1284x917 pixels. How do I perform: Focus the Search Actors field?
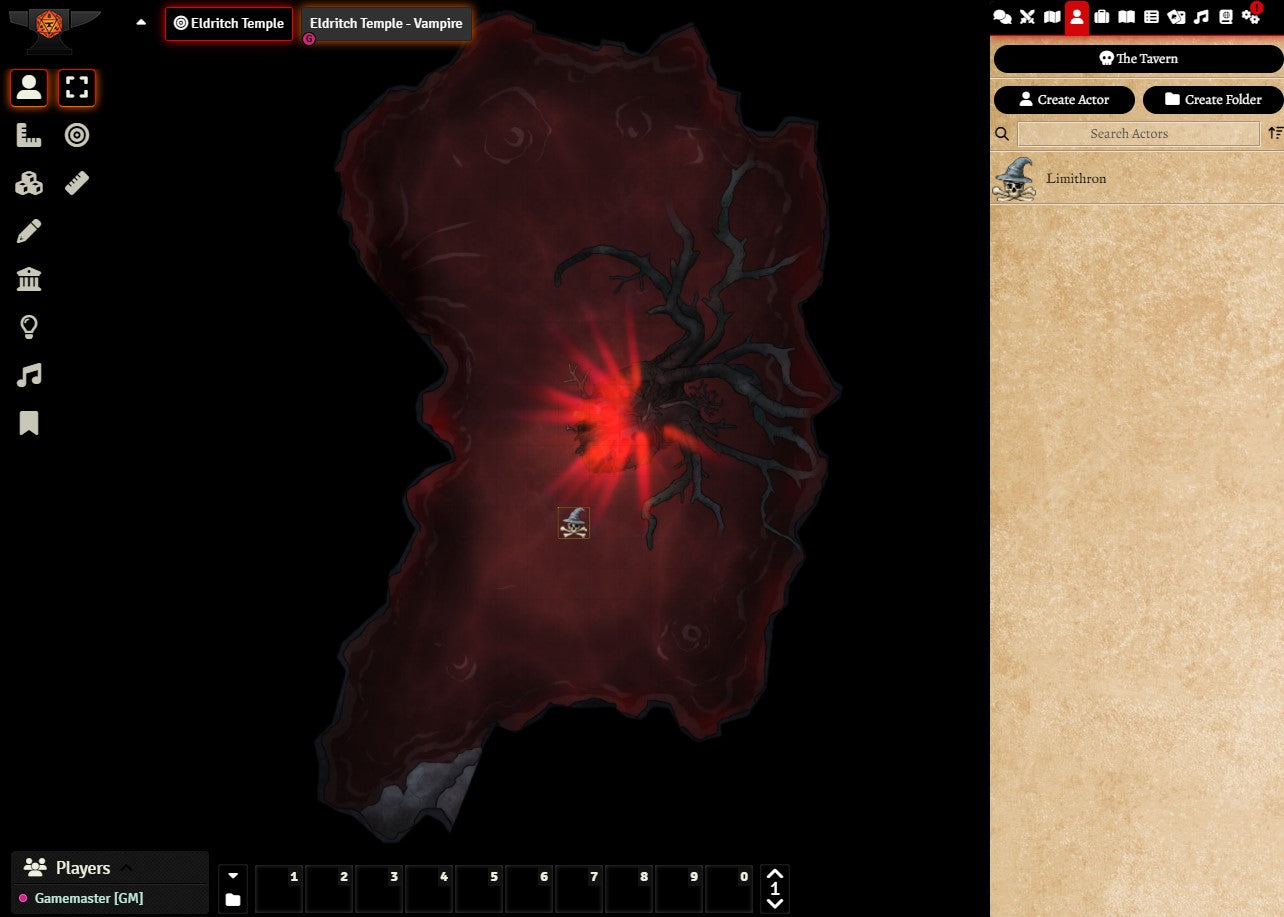click(1138, 134)
